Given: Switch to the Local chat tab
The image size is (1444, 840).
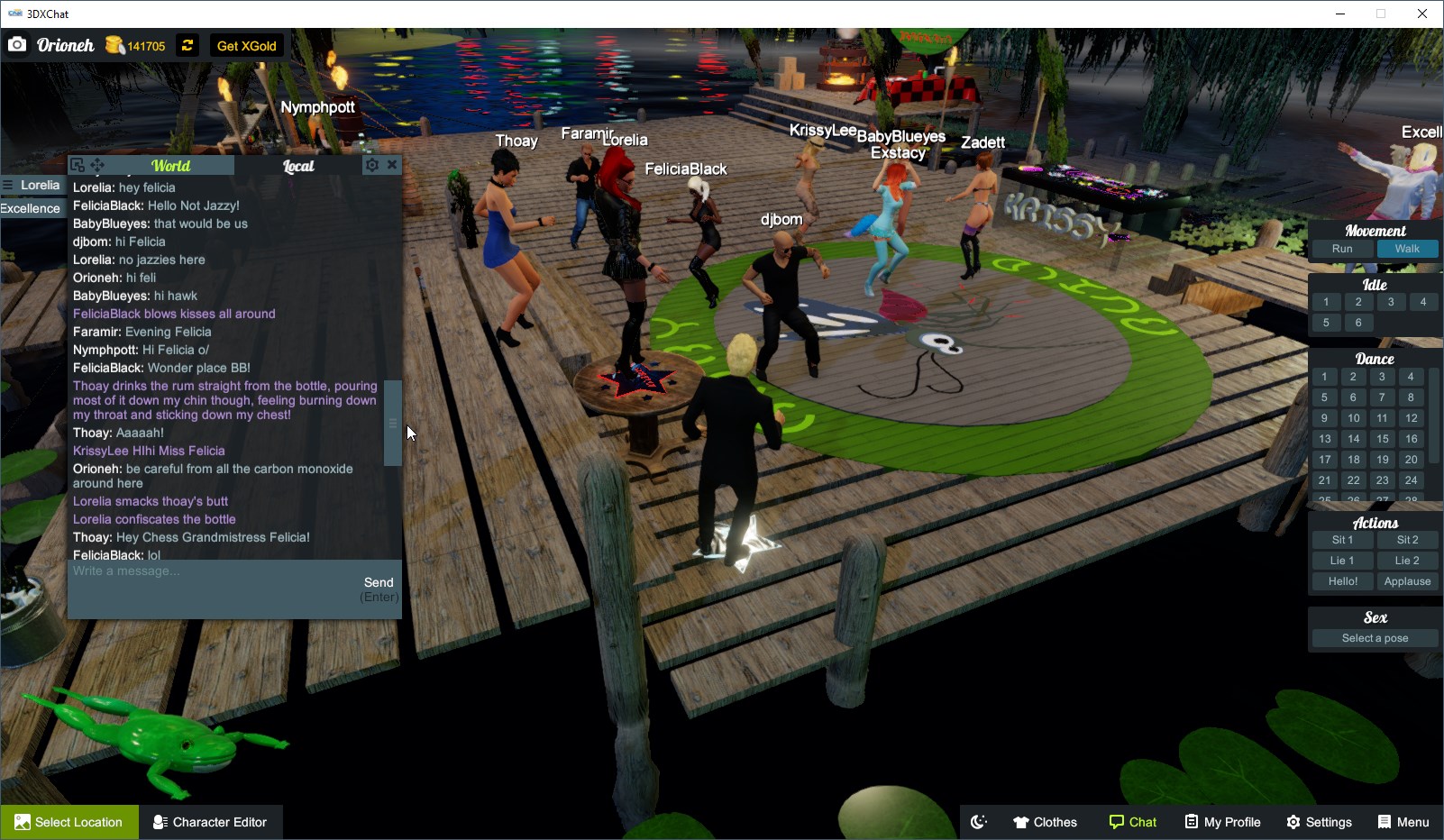Looking at the screenshot, I should point(297,165).
